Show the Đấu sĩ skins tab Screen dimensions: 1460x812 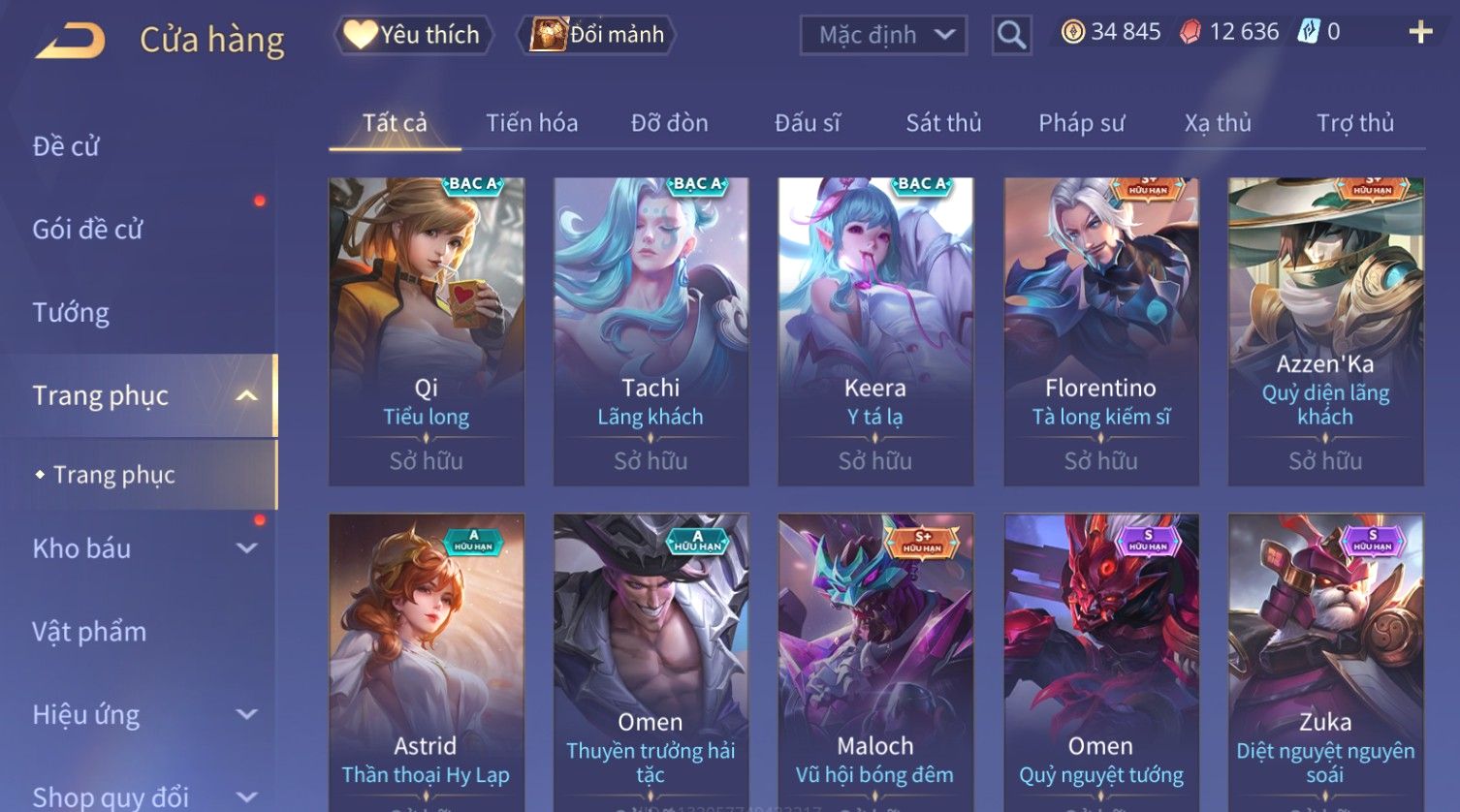click(x=807, y=123)
